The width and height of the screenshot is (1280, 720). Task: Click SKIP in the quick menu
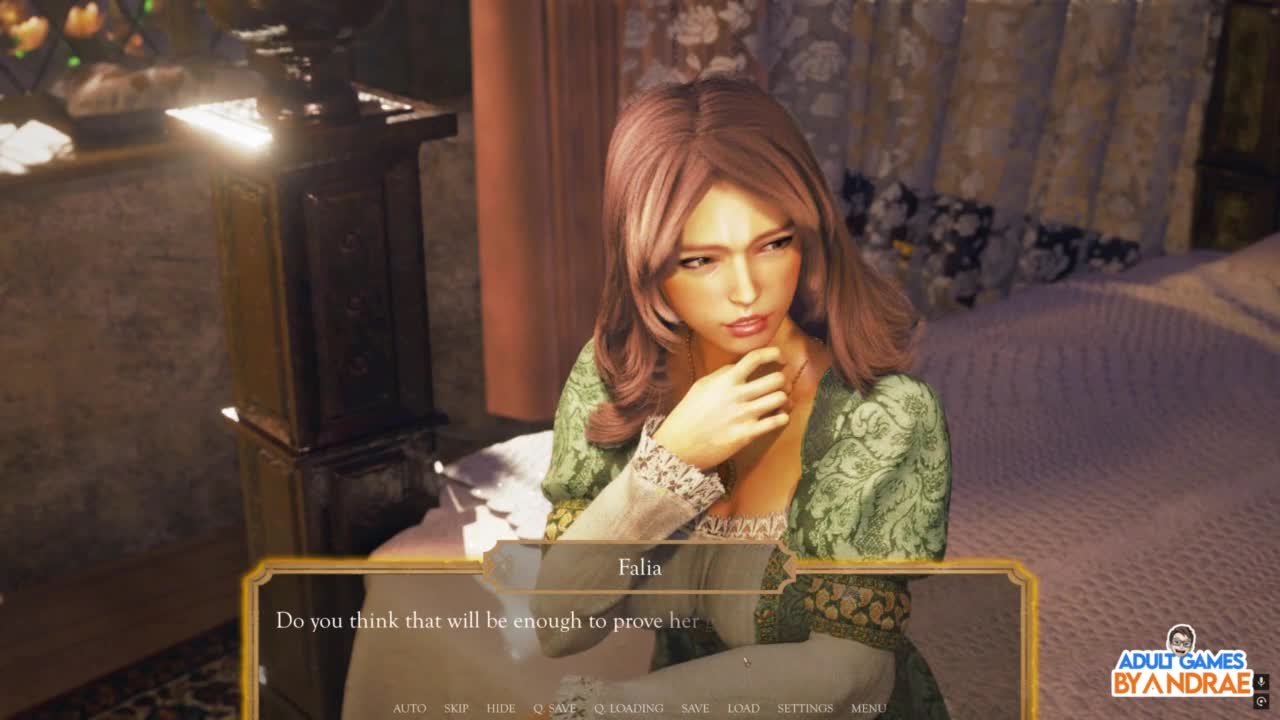(456, 708)
